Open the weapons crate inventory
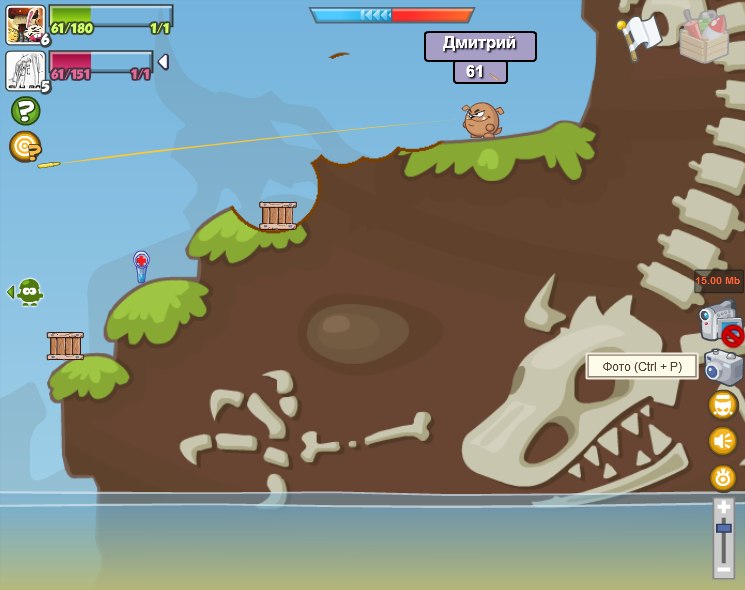Viewport: 745px width, 590px height. pos(703,36)
